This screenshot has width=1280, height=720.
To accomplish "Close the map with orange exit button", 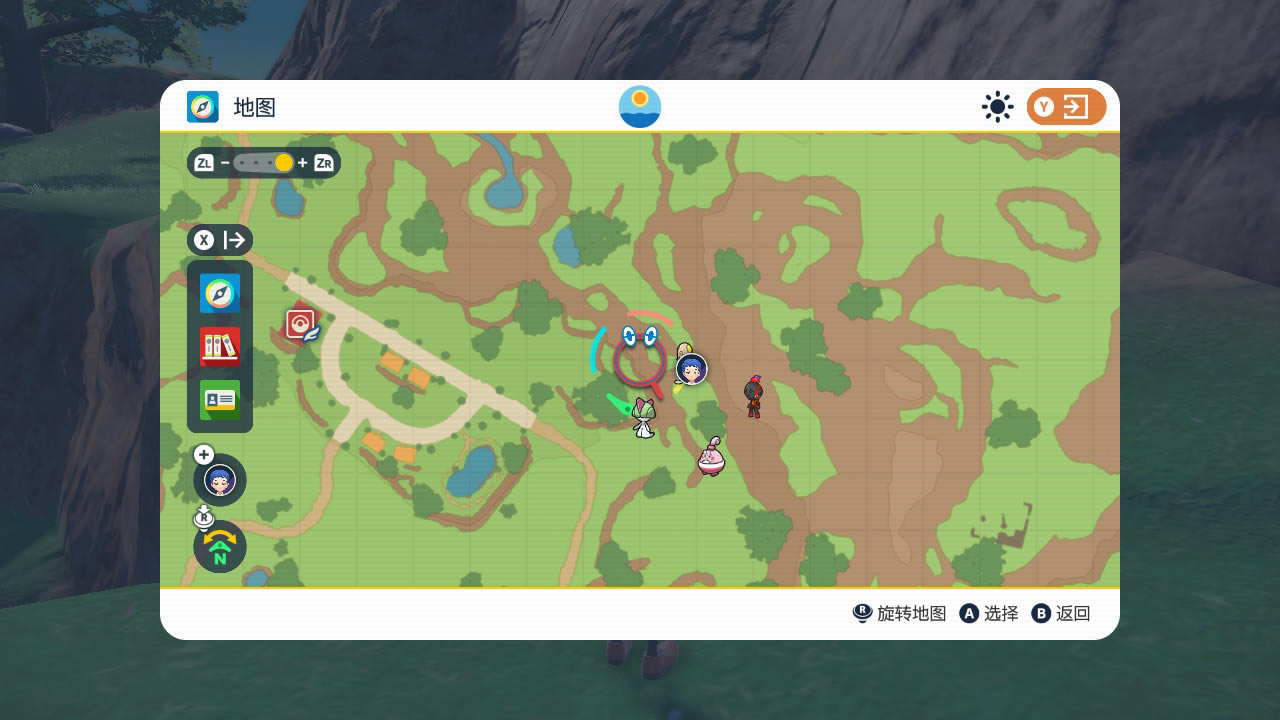I will tap(1066, 107).
